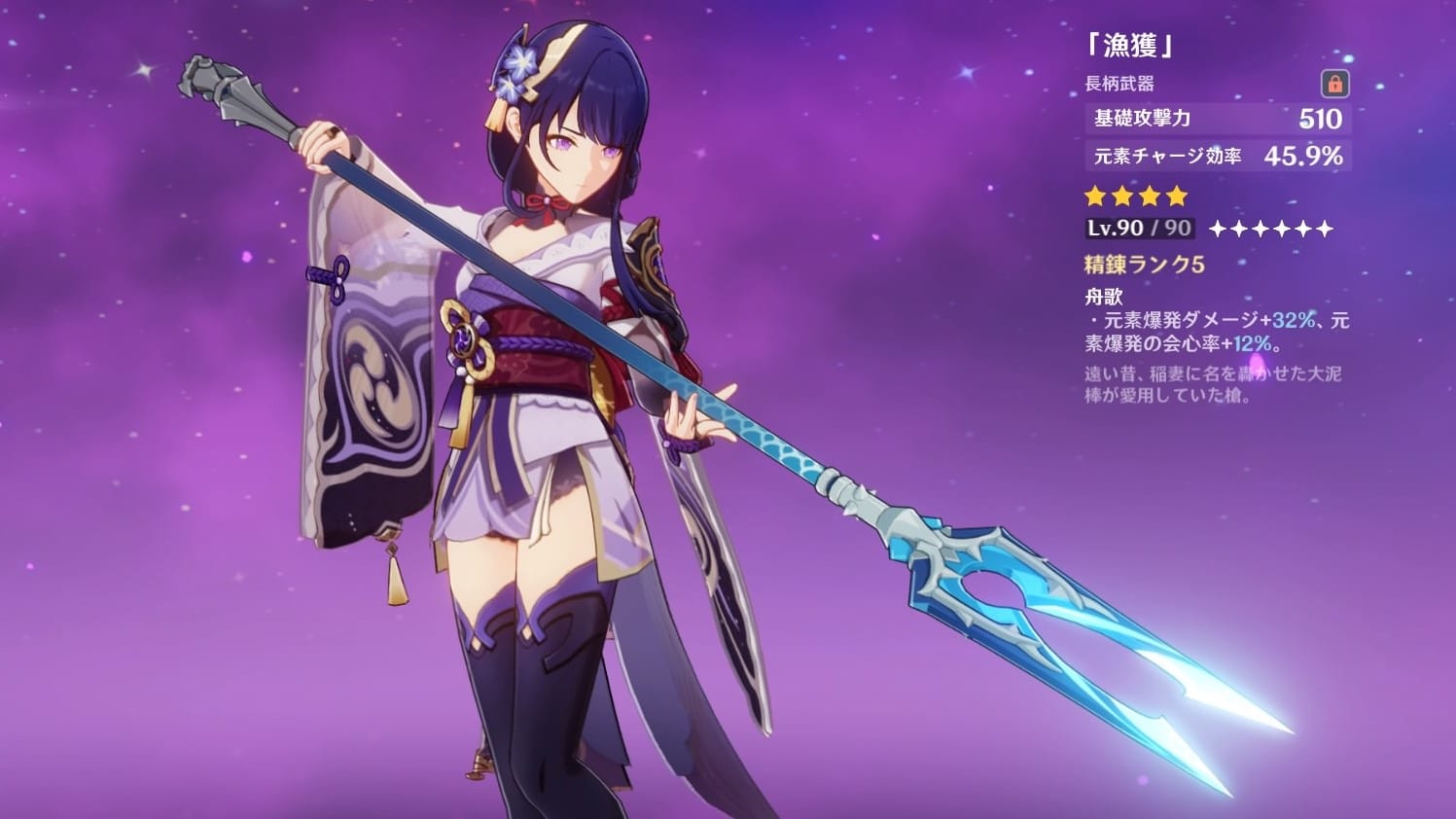Select the third ascension star

(1261, 230)
